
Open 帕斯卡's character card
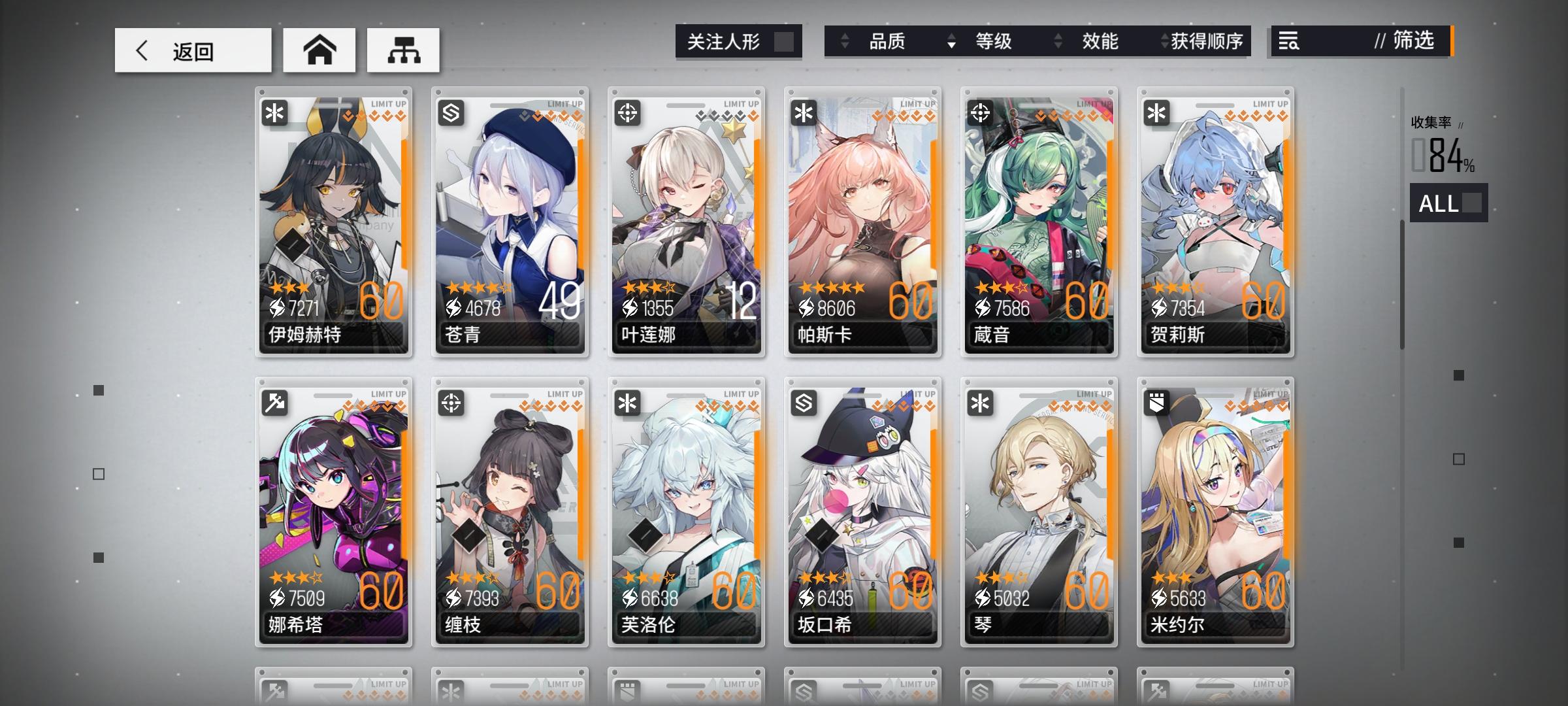[862, 222]
